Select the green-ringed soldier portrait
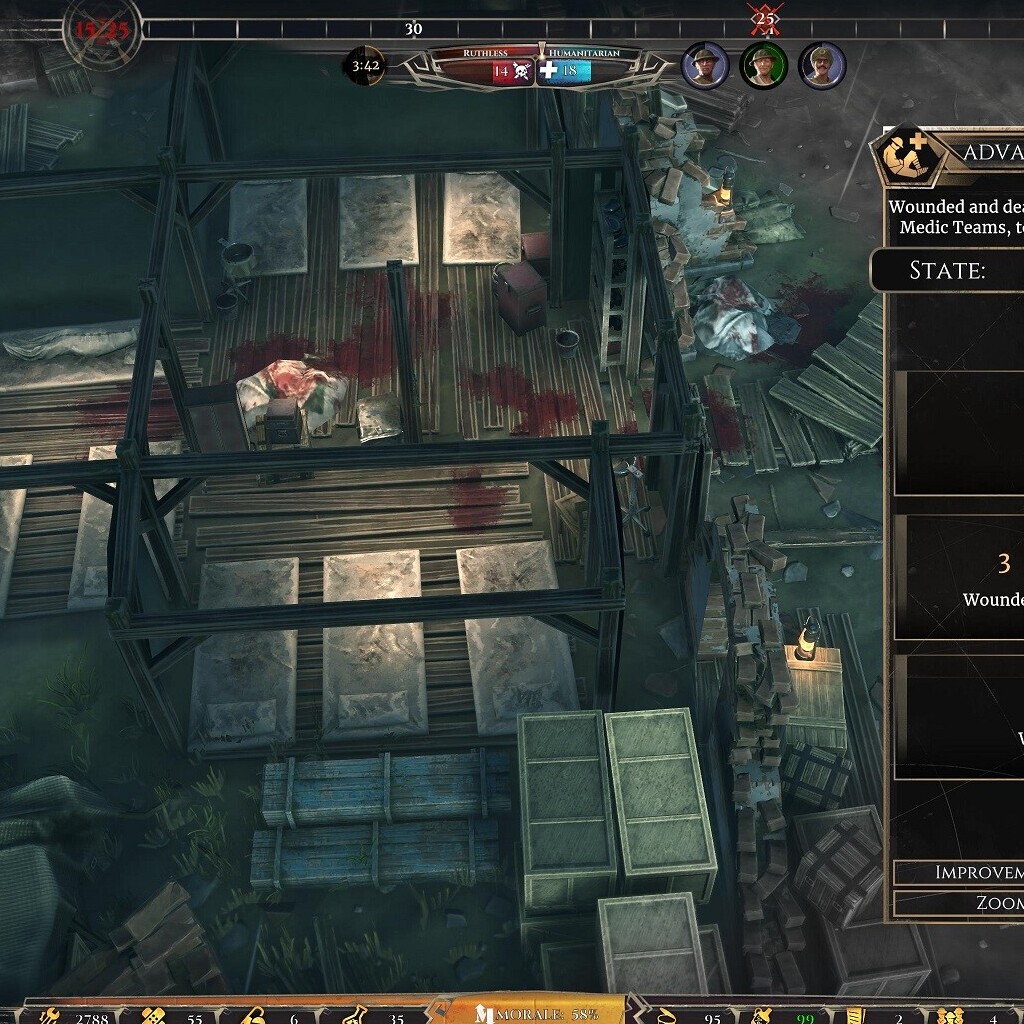Viewport: 1024px width, 1024px height. pyautogui.click(x=764, y=66)
